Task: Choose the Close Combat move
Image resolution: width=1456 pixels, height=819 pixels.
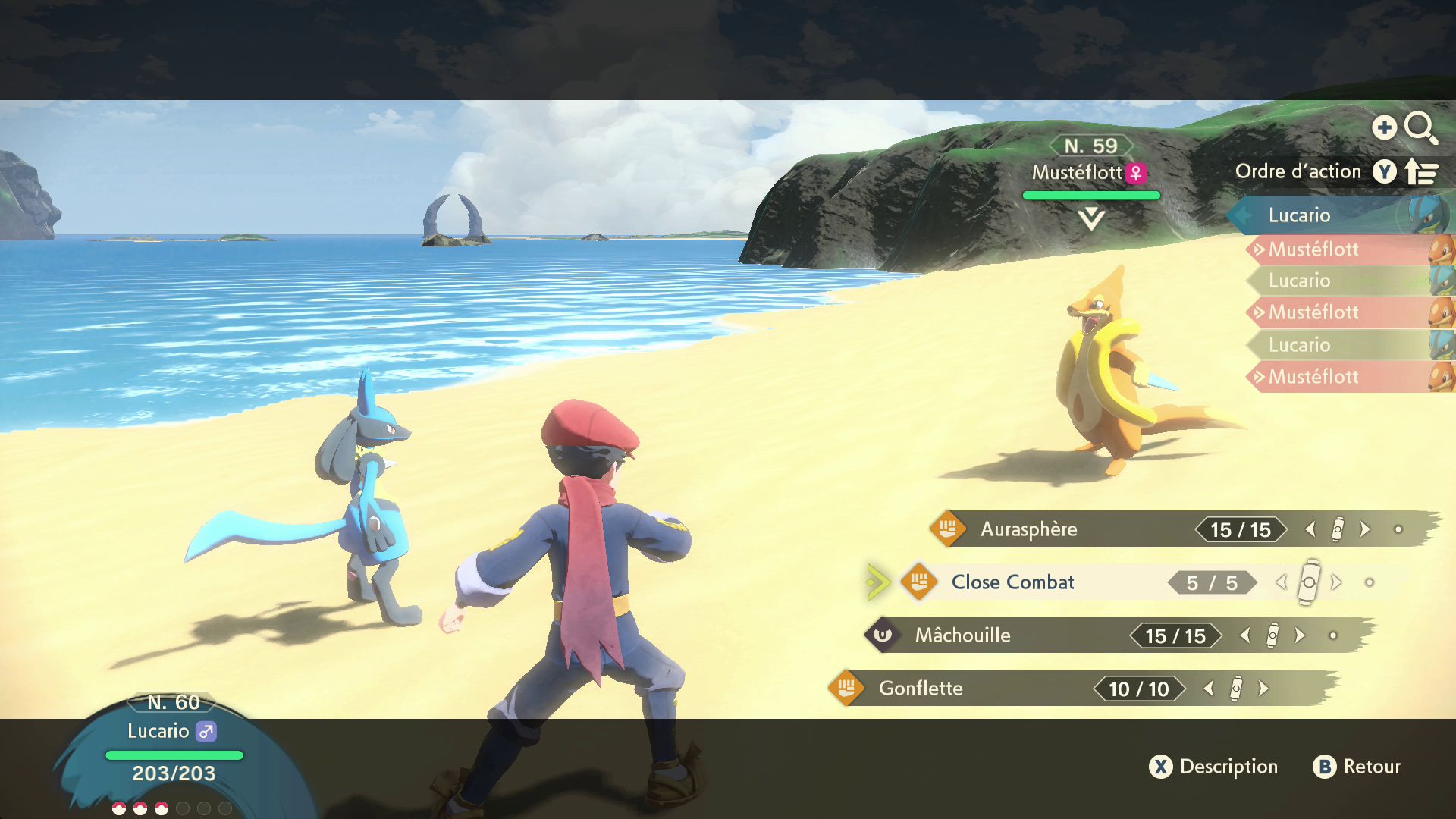Action: pos(1012,582)
